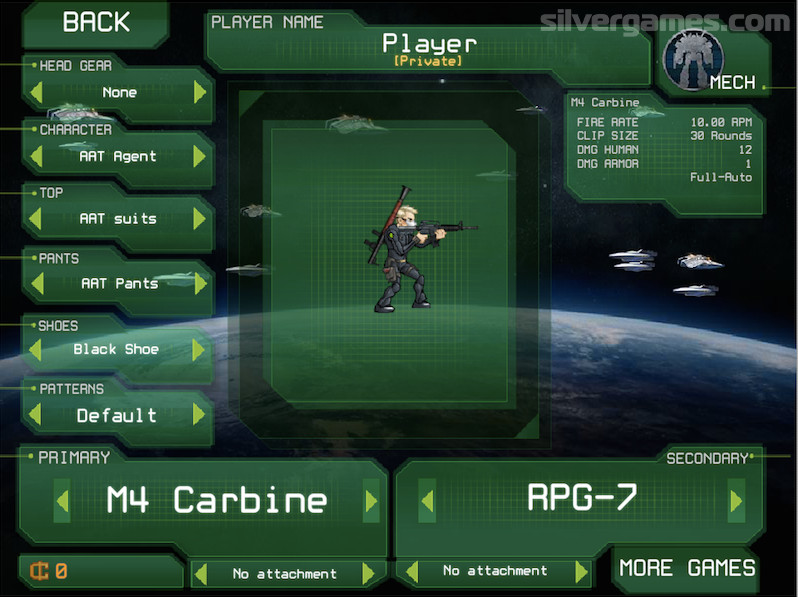Select previous head gear option
Image resolution: width=798 pixels, height=597 pixels.
[37, 93]
